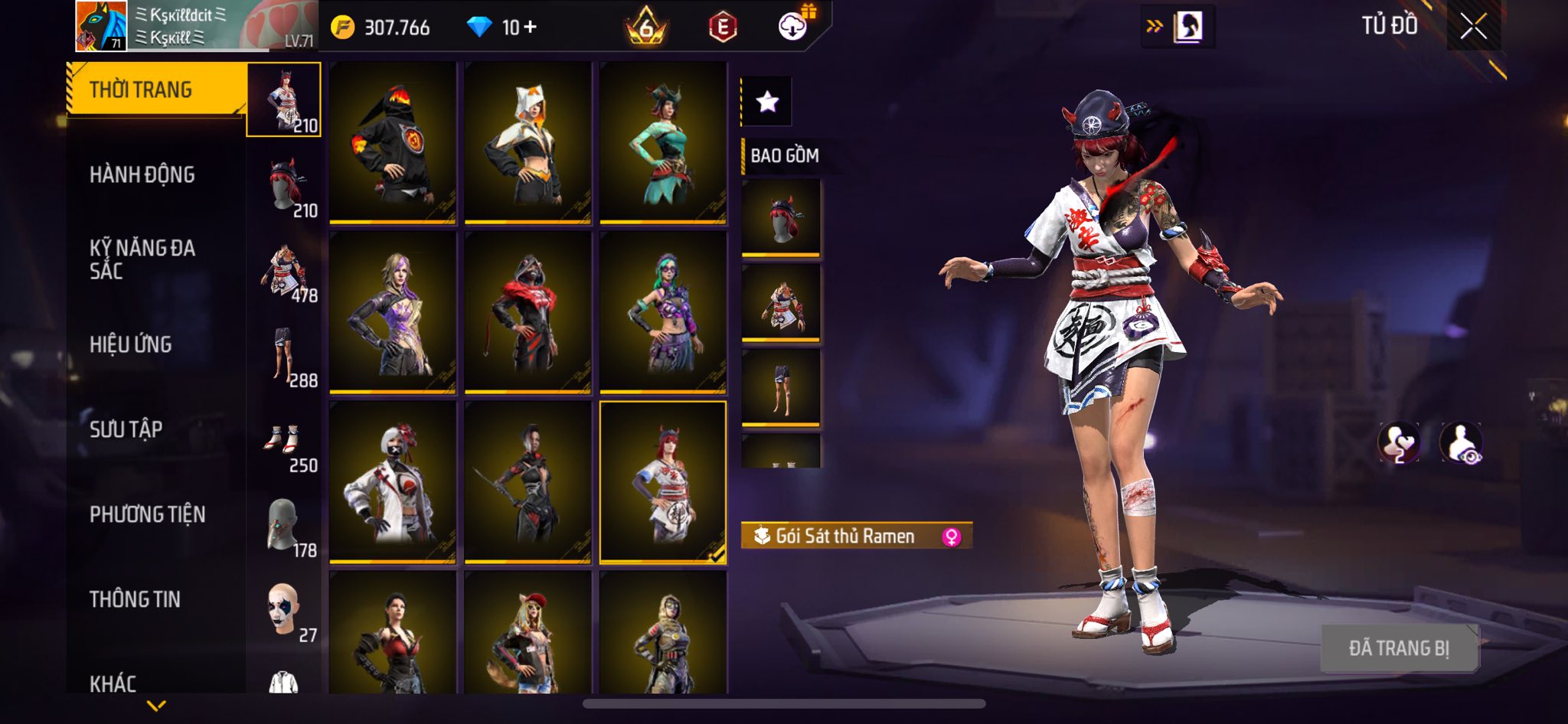
Task: Open the HÀNH ĐỘNG category
Action: (x=142, y=175)
